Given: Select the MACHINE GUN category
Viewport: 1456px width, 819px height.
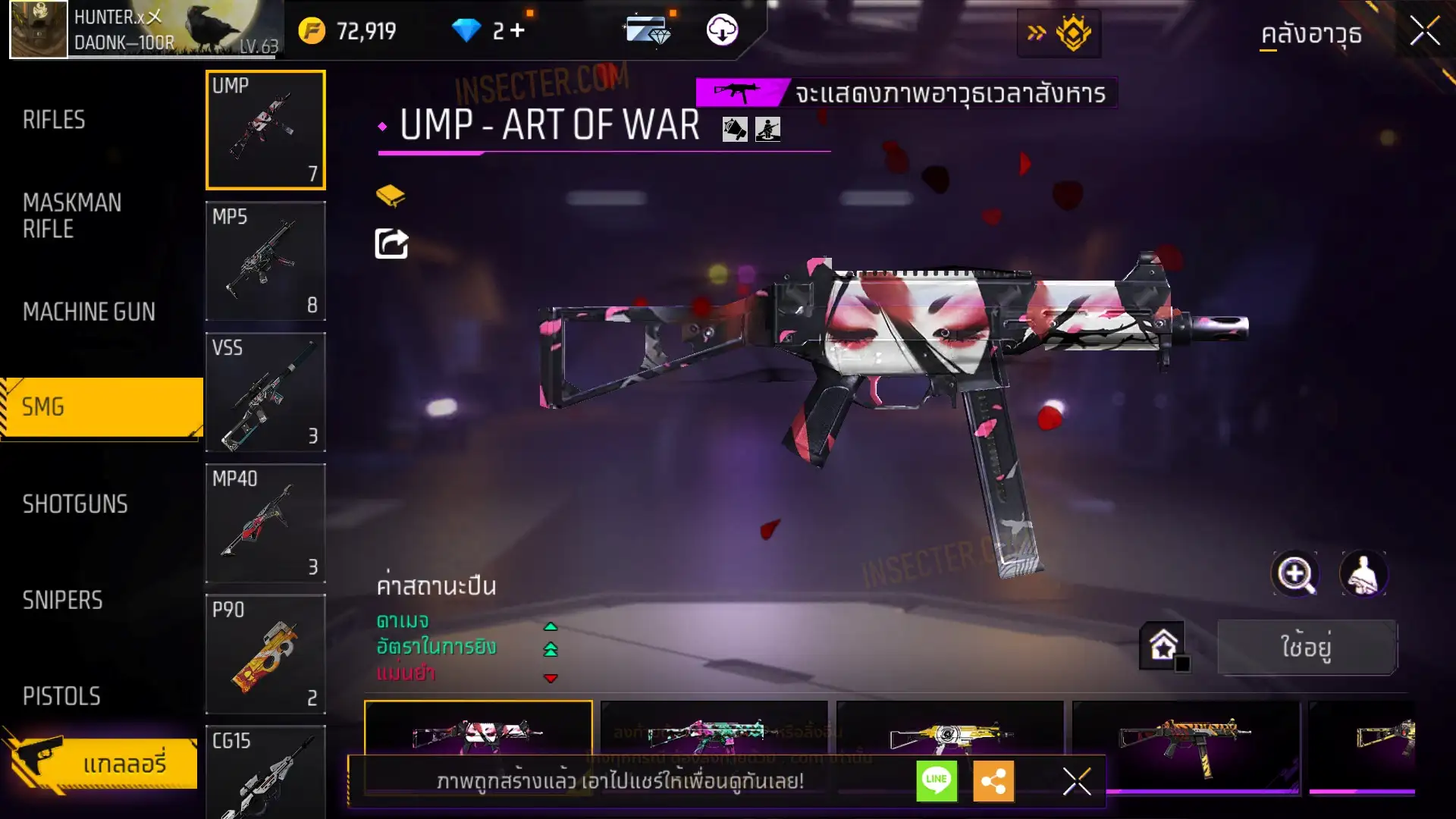Looking at the screenshot, I should pyautogui.click(x=89, y=312).
